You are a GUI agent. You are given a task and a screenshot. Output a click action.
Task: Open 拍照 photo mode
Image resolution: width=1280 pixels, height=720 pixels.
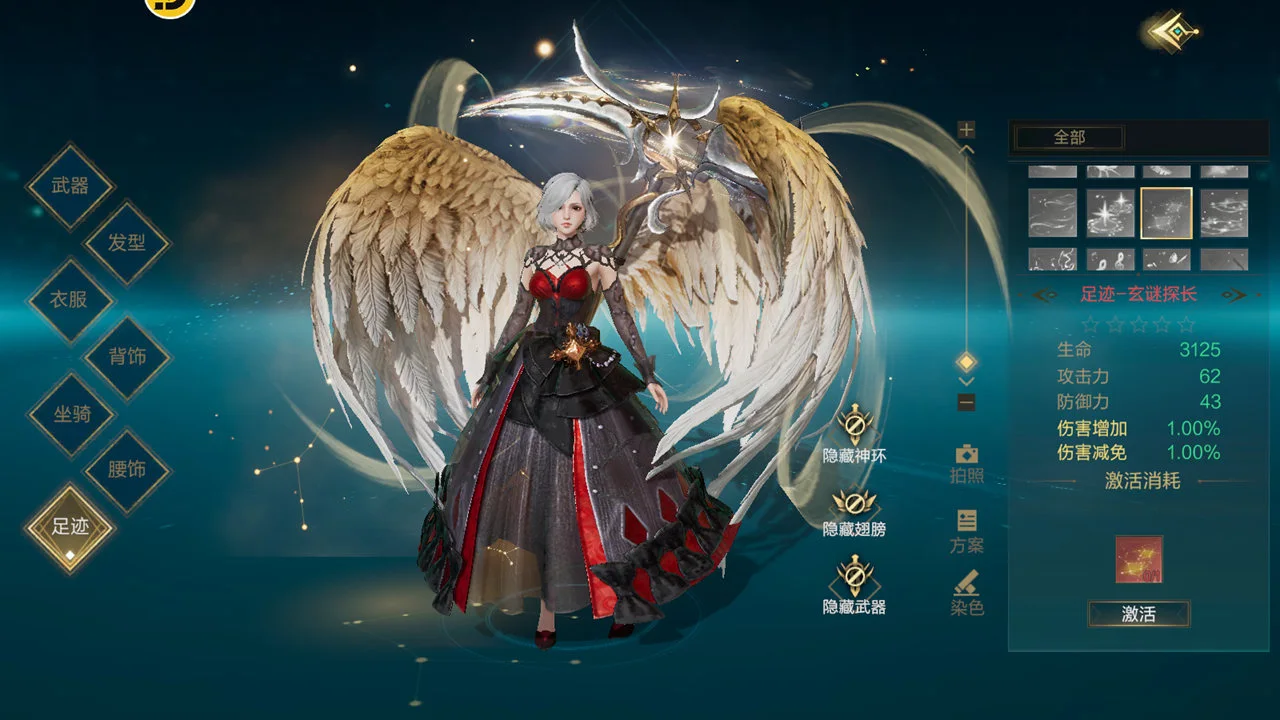966,462
